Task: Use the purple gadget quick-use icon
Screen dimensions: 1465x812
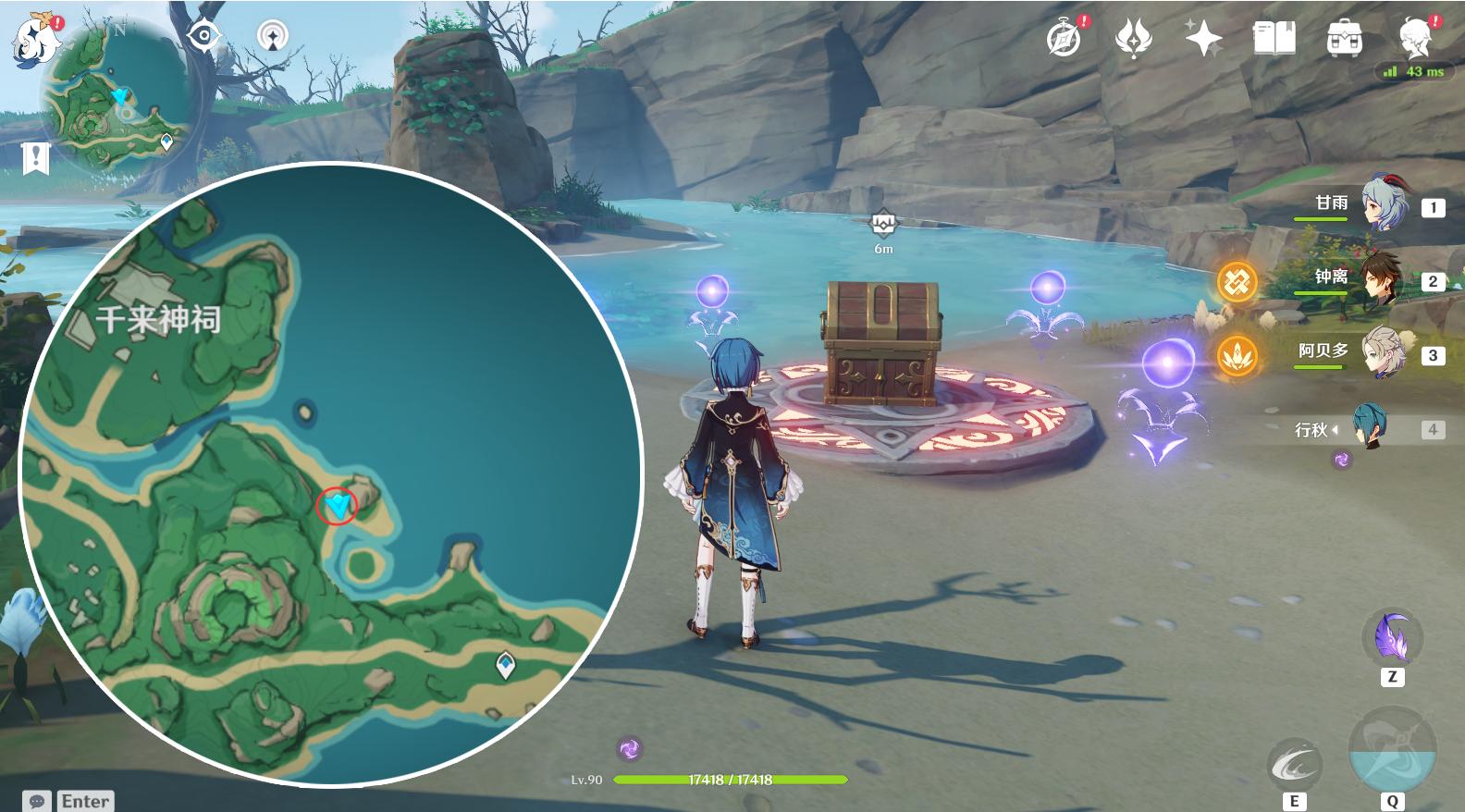Action: click(x=1392, y=638)
